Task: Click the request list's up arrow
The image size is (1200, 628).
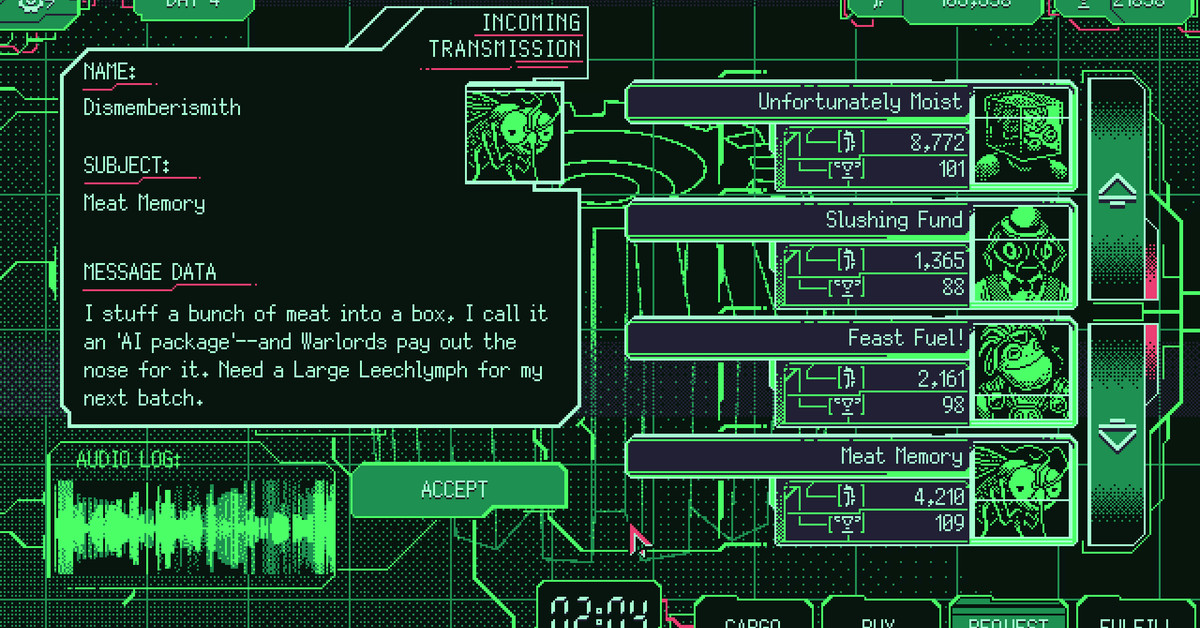Action: 1117,190
